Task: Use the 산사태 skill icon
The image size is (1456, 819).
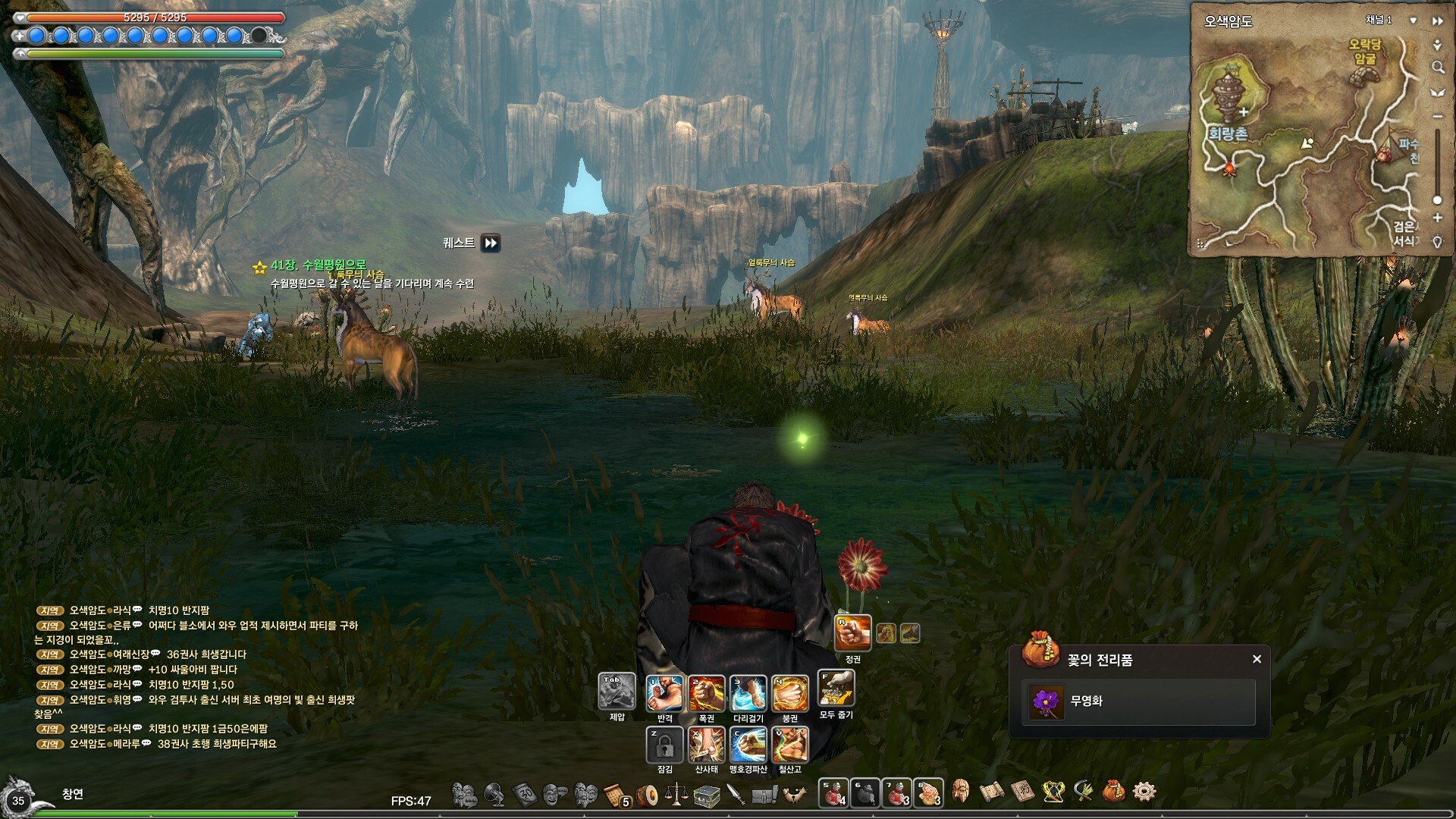Action: [706, 745]
